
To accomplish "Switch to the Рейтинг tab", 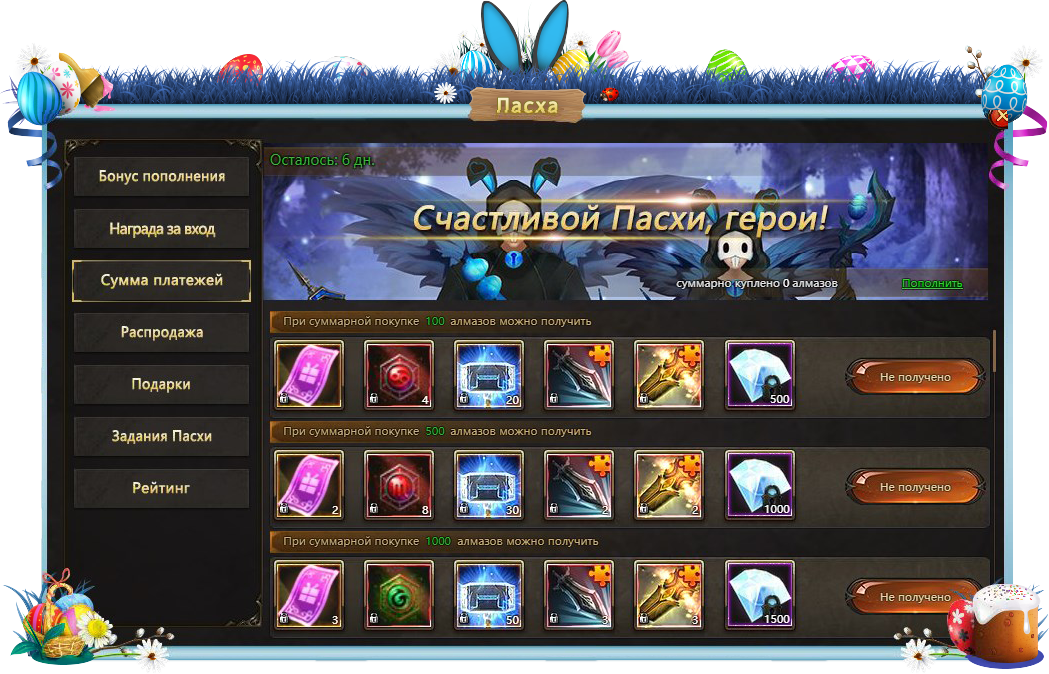I will pyautogui.click(x=161, y=489).
